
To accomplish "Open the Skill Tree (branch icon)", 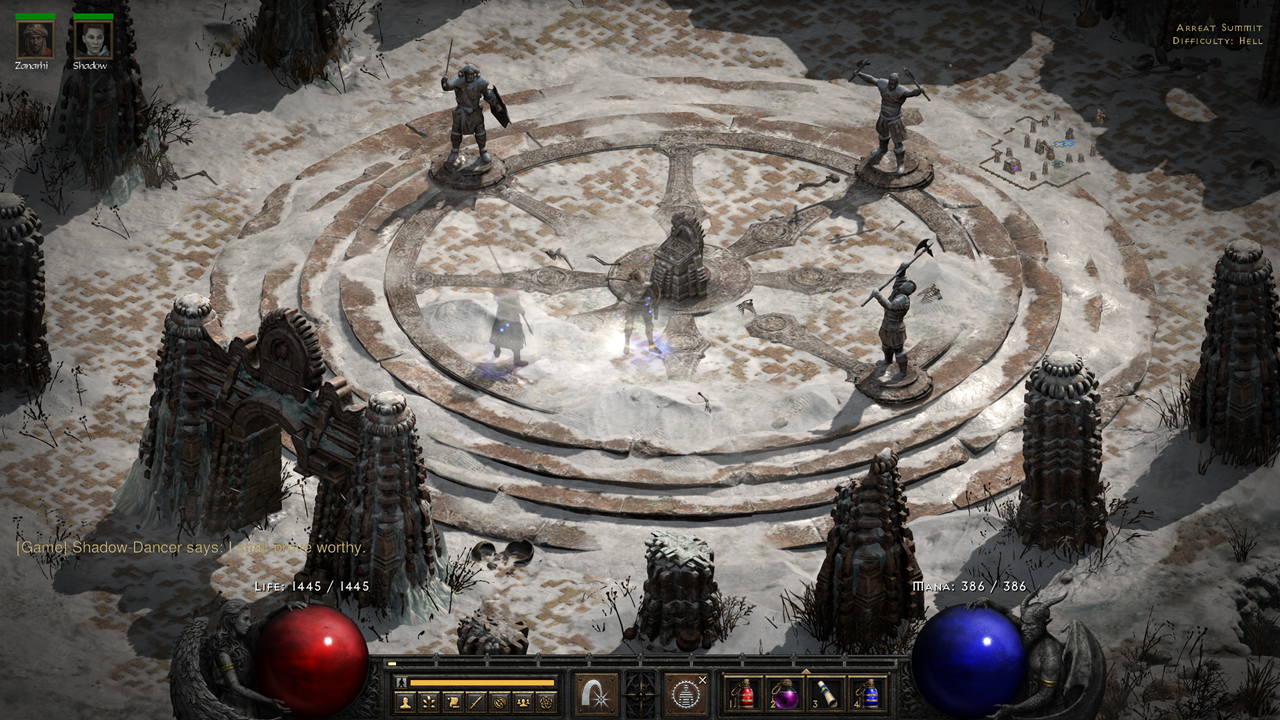I will pos(429,700).
